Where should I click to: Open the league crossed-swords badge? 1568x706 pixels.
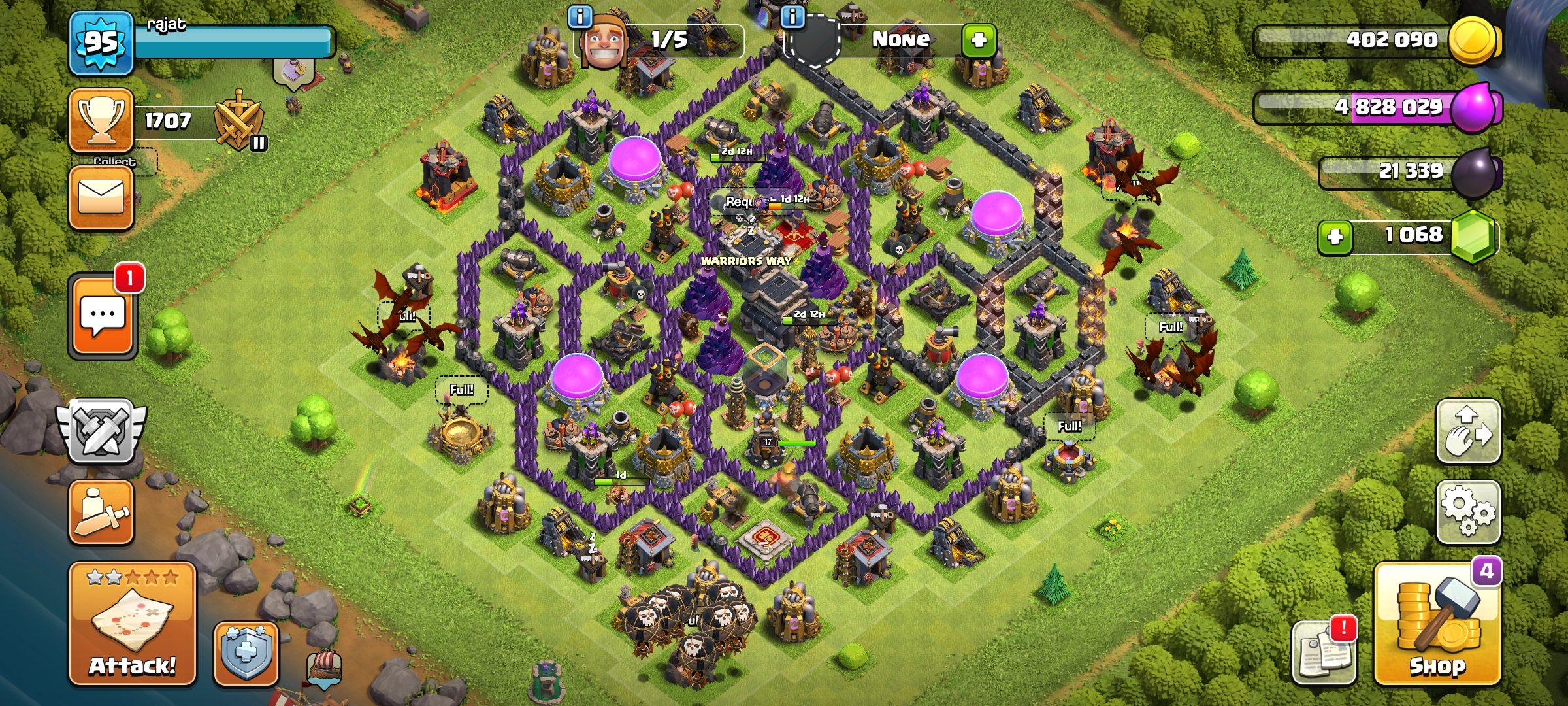click(240, 122)
